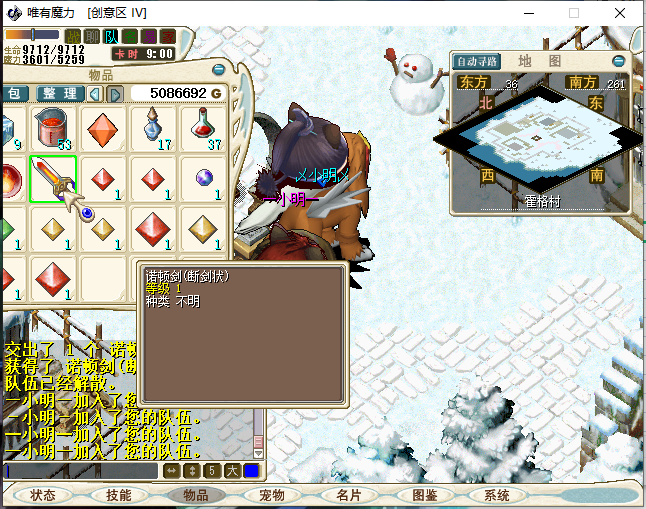Select the red beaker item slot
The width and height of the screenshot is (646, 509).
tap(53, 129)
